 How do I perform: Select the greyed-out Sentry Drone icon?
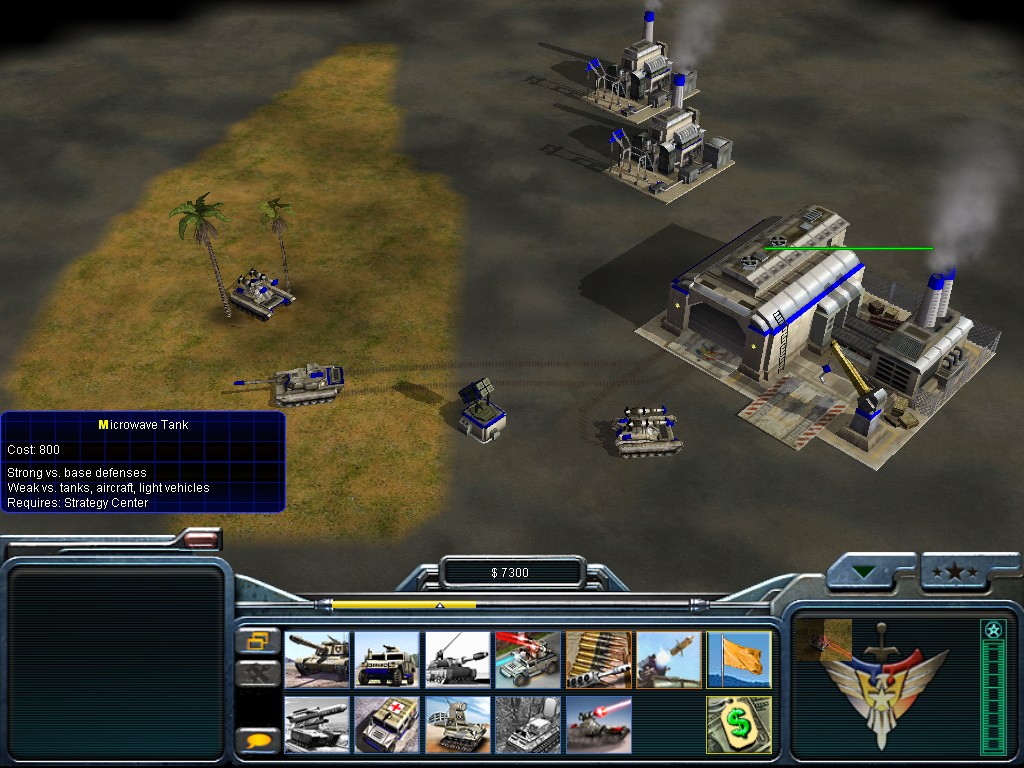tap(527, 724)
